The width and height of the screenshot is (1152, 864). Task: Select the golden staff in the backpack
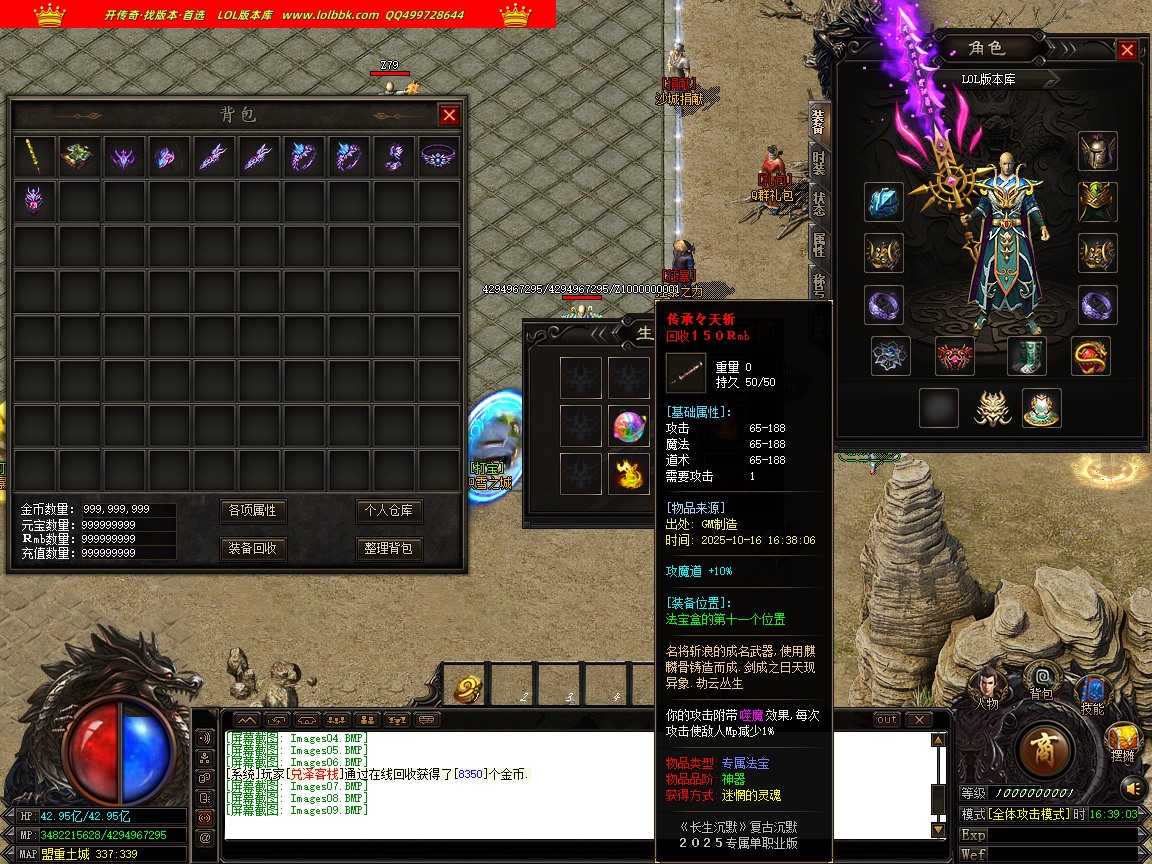pos(35,157)
